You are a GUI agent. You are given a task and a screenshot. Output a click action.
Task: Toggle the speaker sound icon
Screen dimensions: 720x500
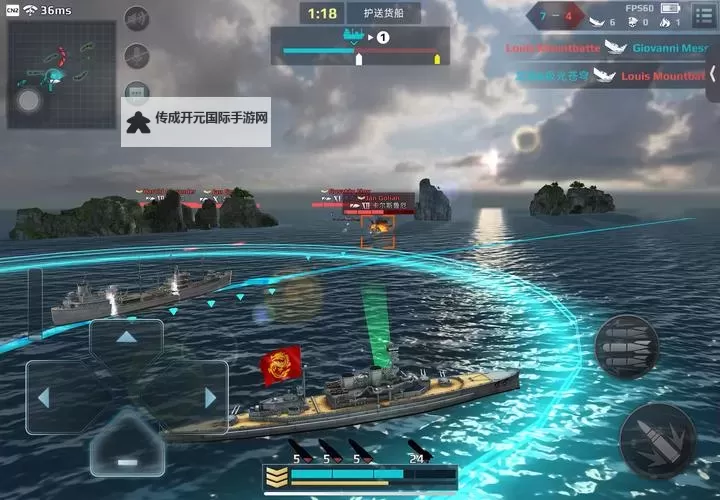[136, 19]
